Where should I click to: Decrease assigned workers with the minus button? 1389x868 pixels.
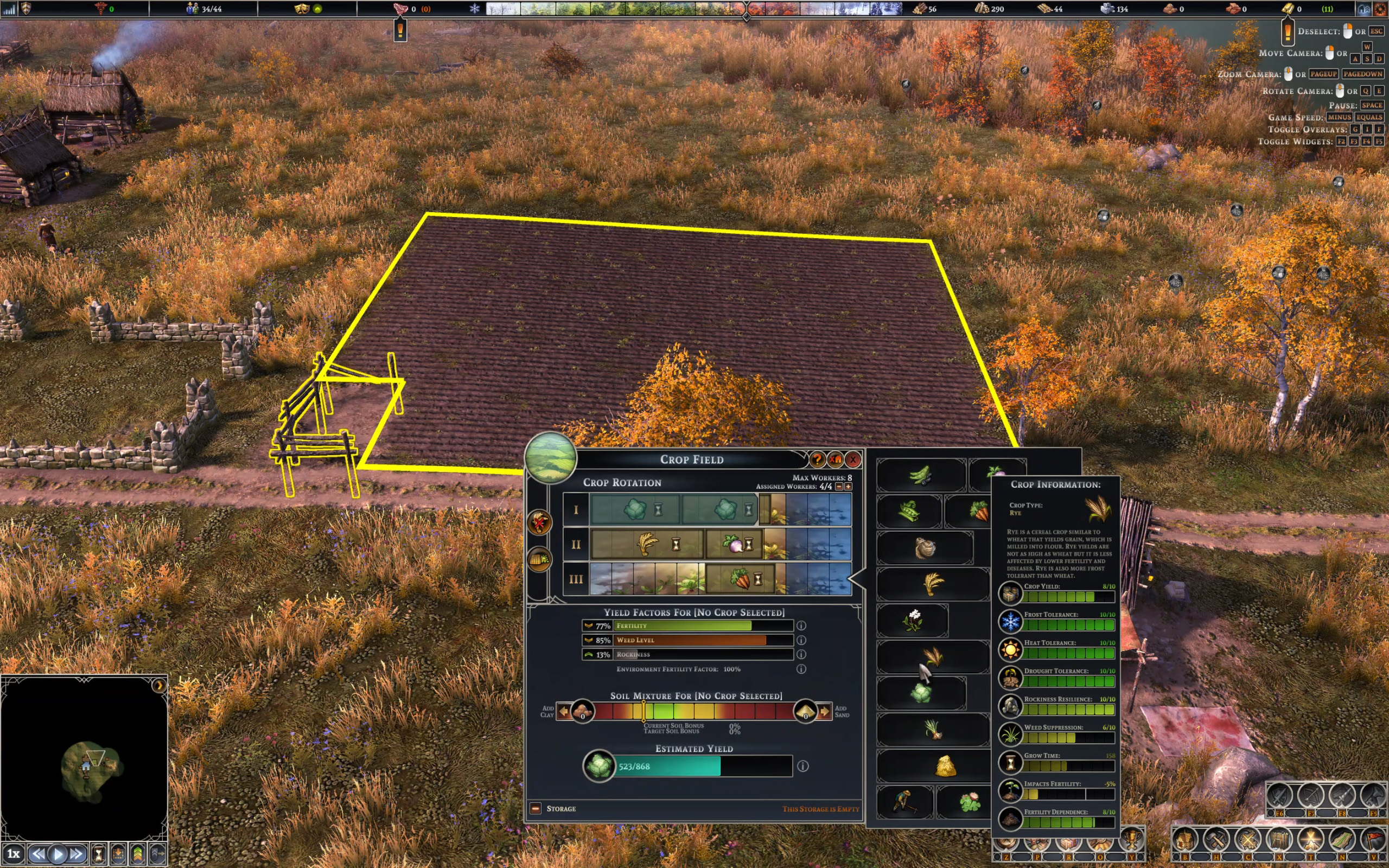coord(839,487)
